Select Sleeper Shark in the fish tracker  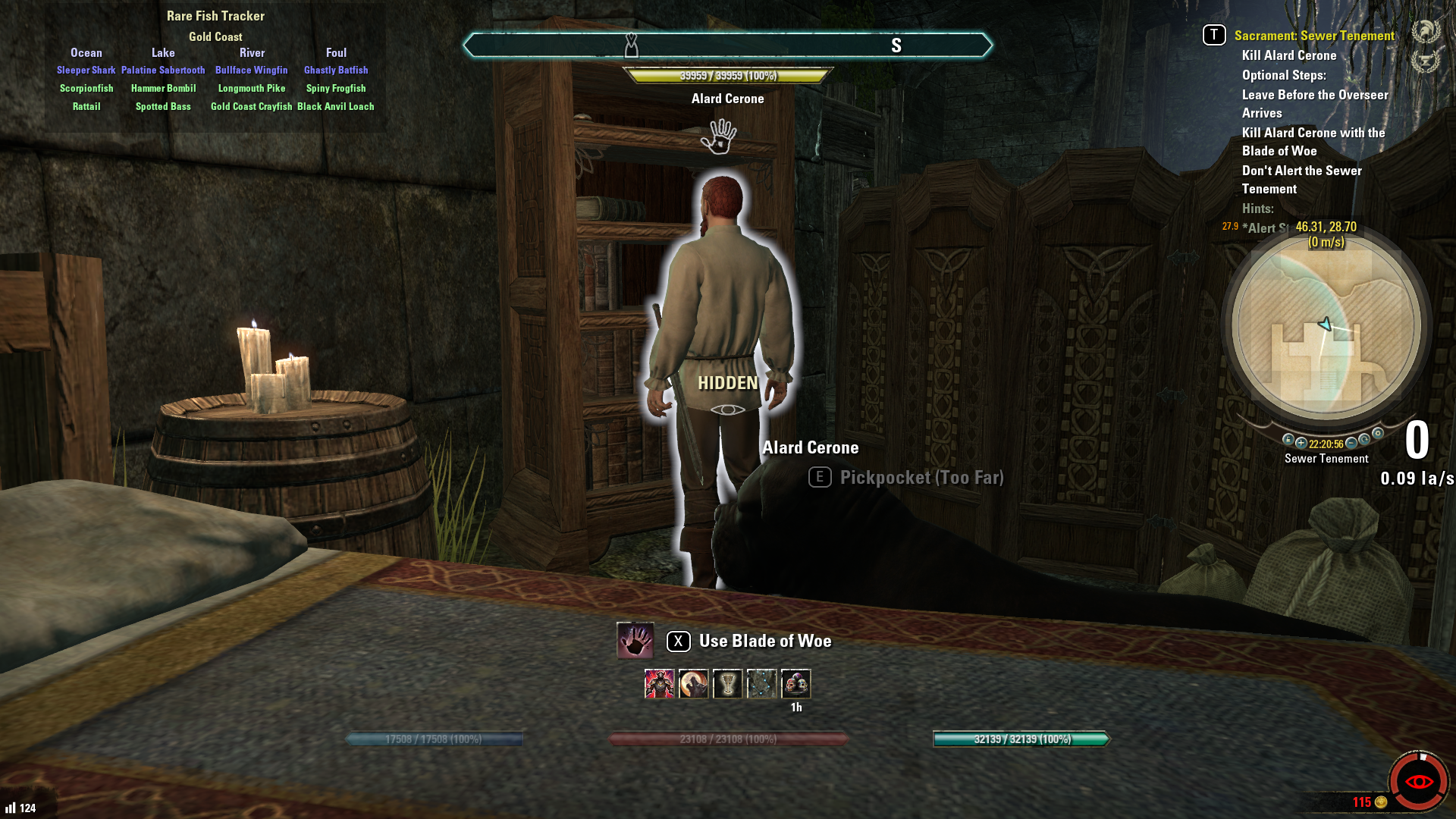[x=86, y=71]
